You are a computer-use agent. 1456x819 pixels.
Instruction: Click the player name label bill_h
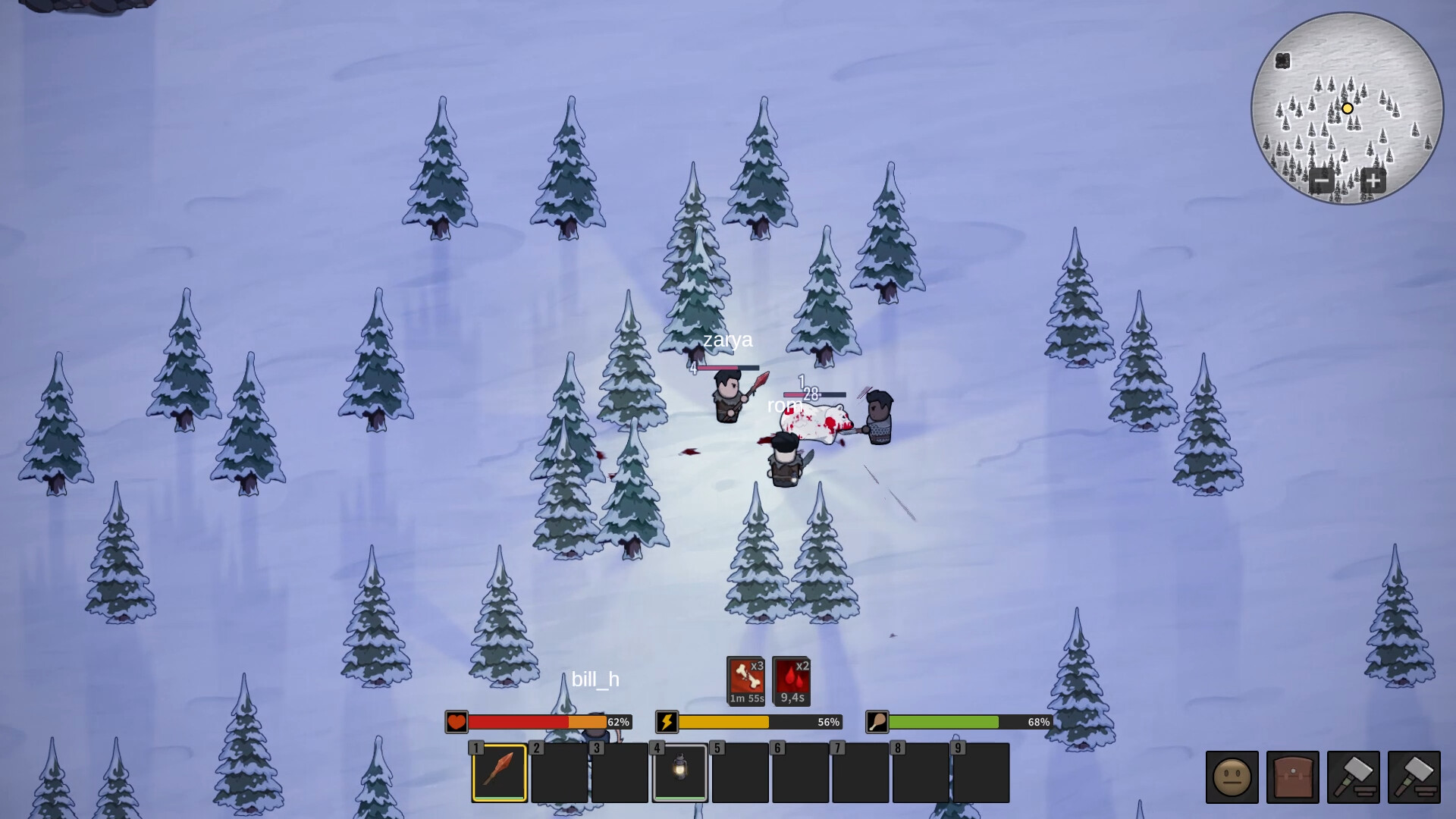[x=596, y=680]
